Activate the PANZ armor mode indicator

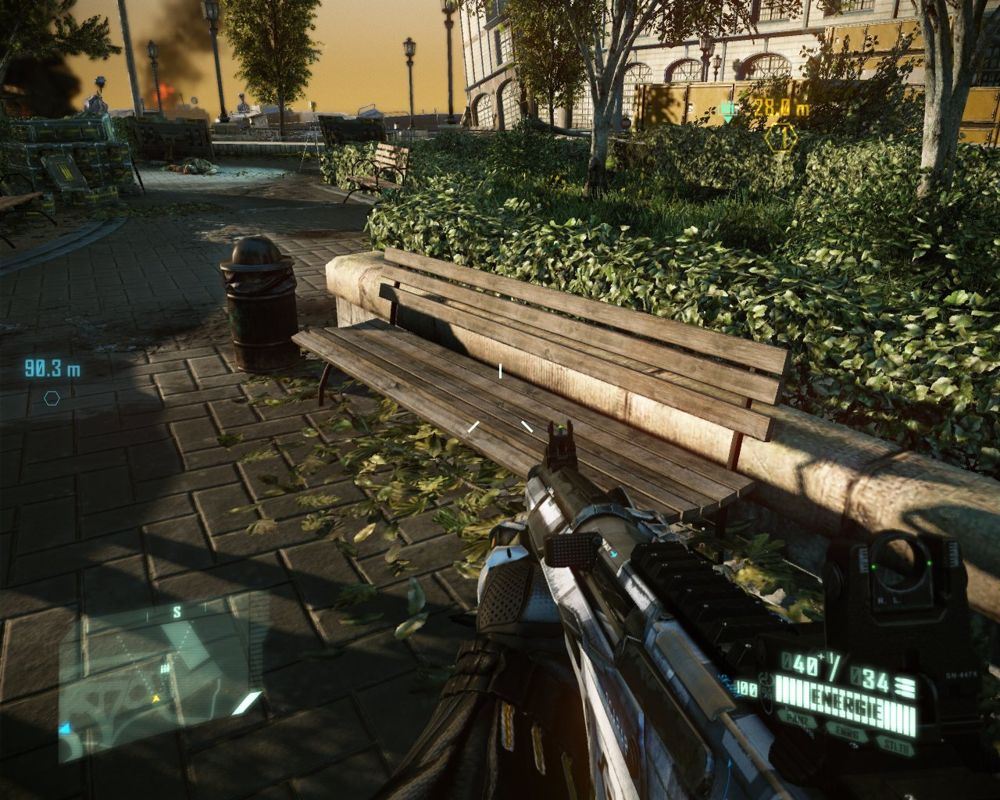(797, 720)
